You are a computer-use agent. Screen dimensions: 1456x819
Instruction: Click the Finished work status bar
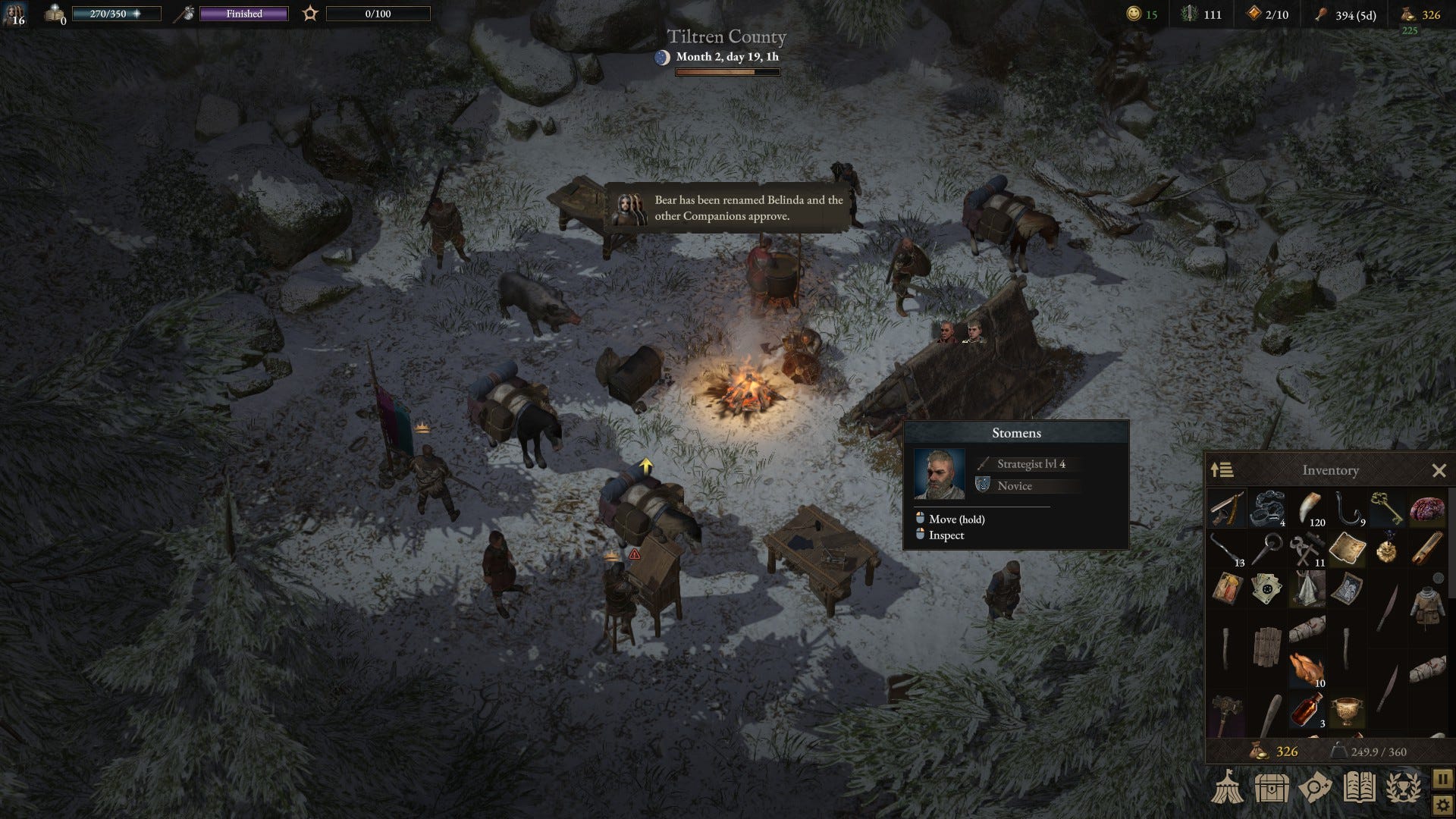pyautogui.click(x=243, y=14)
